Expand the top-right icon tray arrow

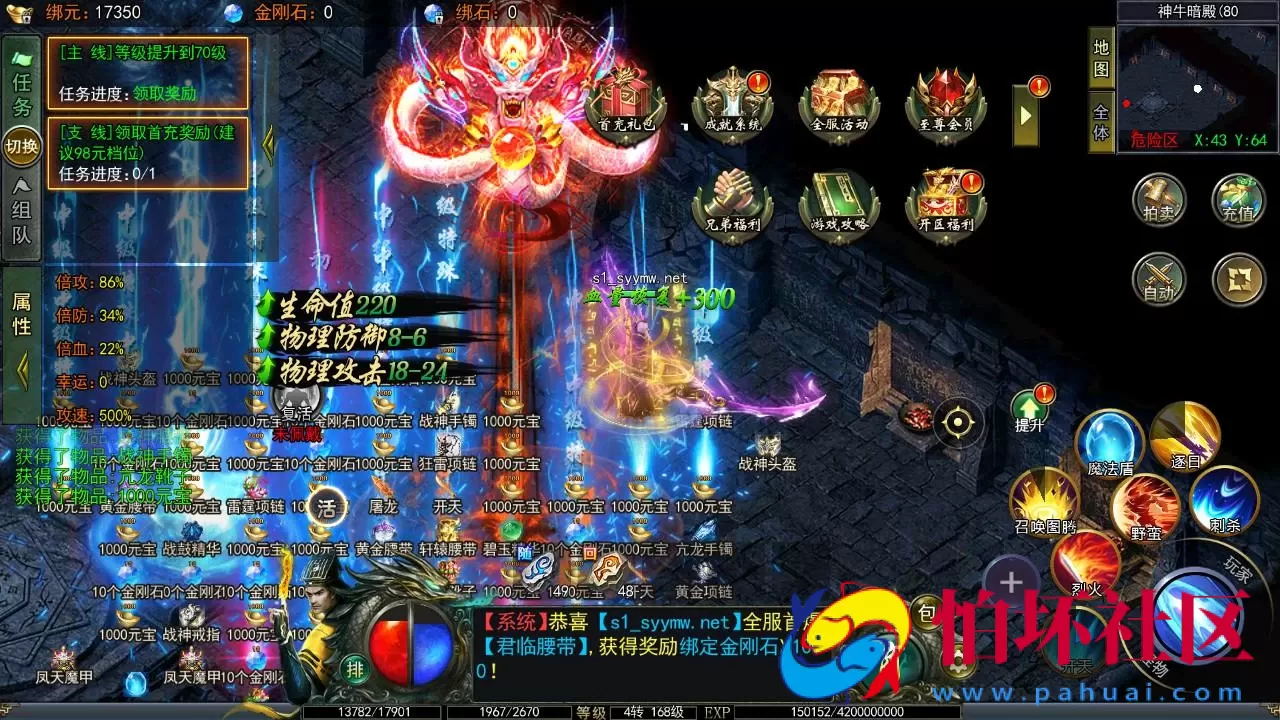click(x=1024, y=115)
